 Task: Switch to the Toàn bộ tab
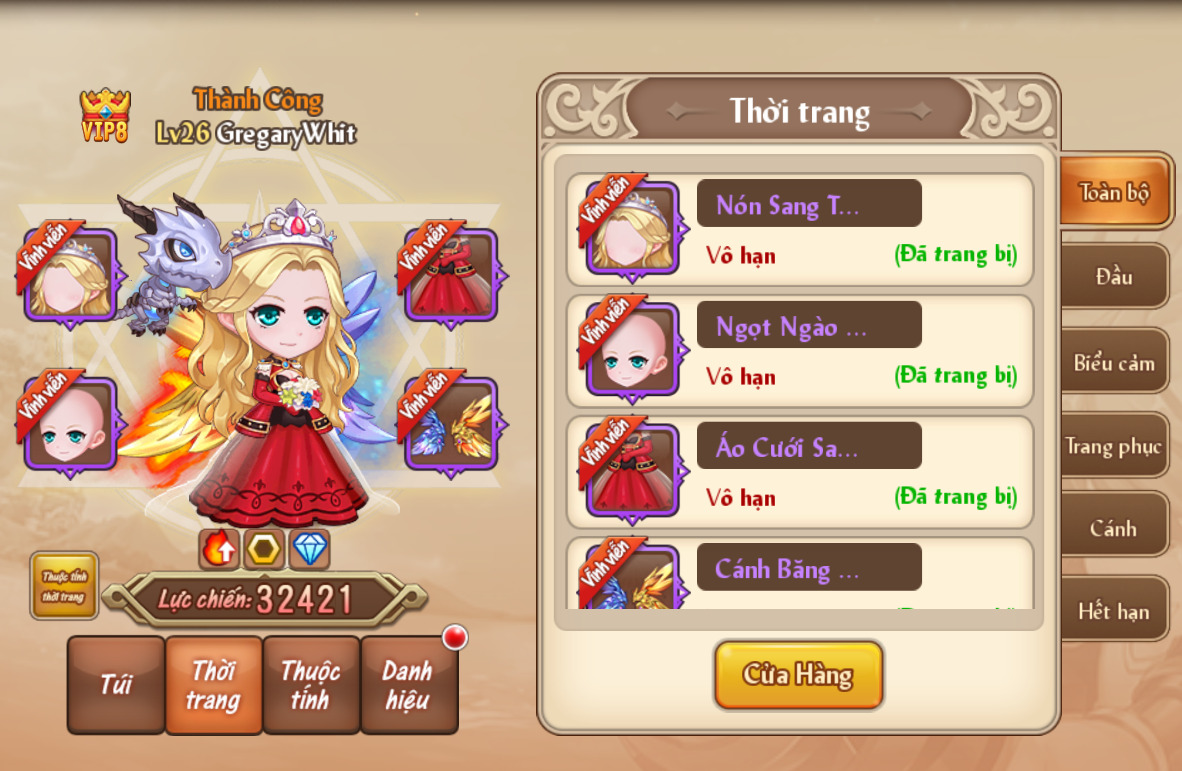pos(1114,192)
